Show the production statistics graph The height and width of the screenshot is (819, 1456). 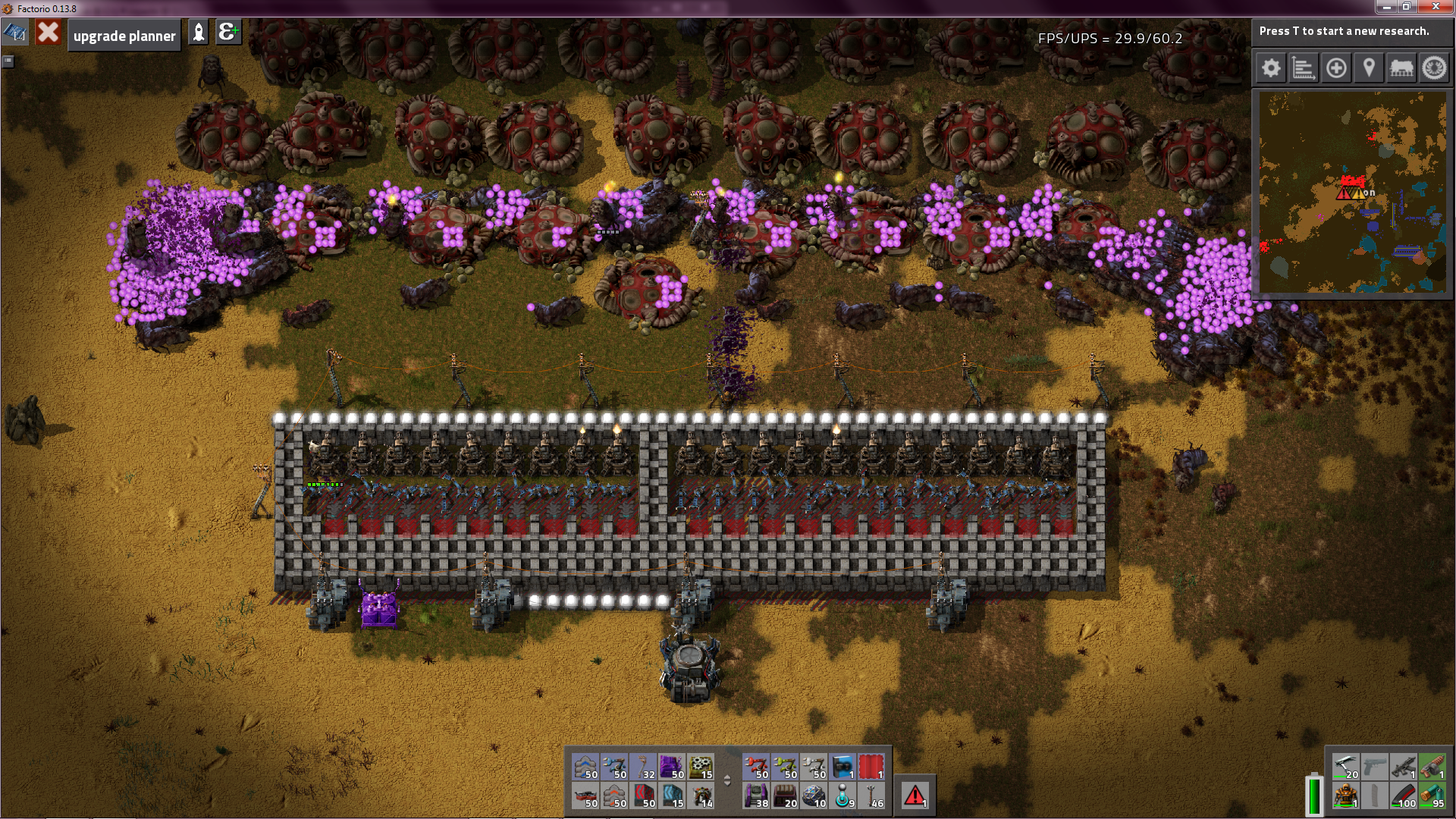tap(1304, 68)
